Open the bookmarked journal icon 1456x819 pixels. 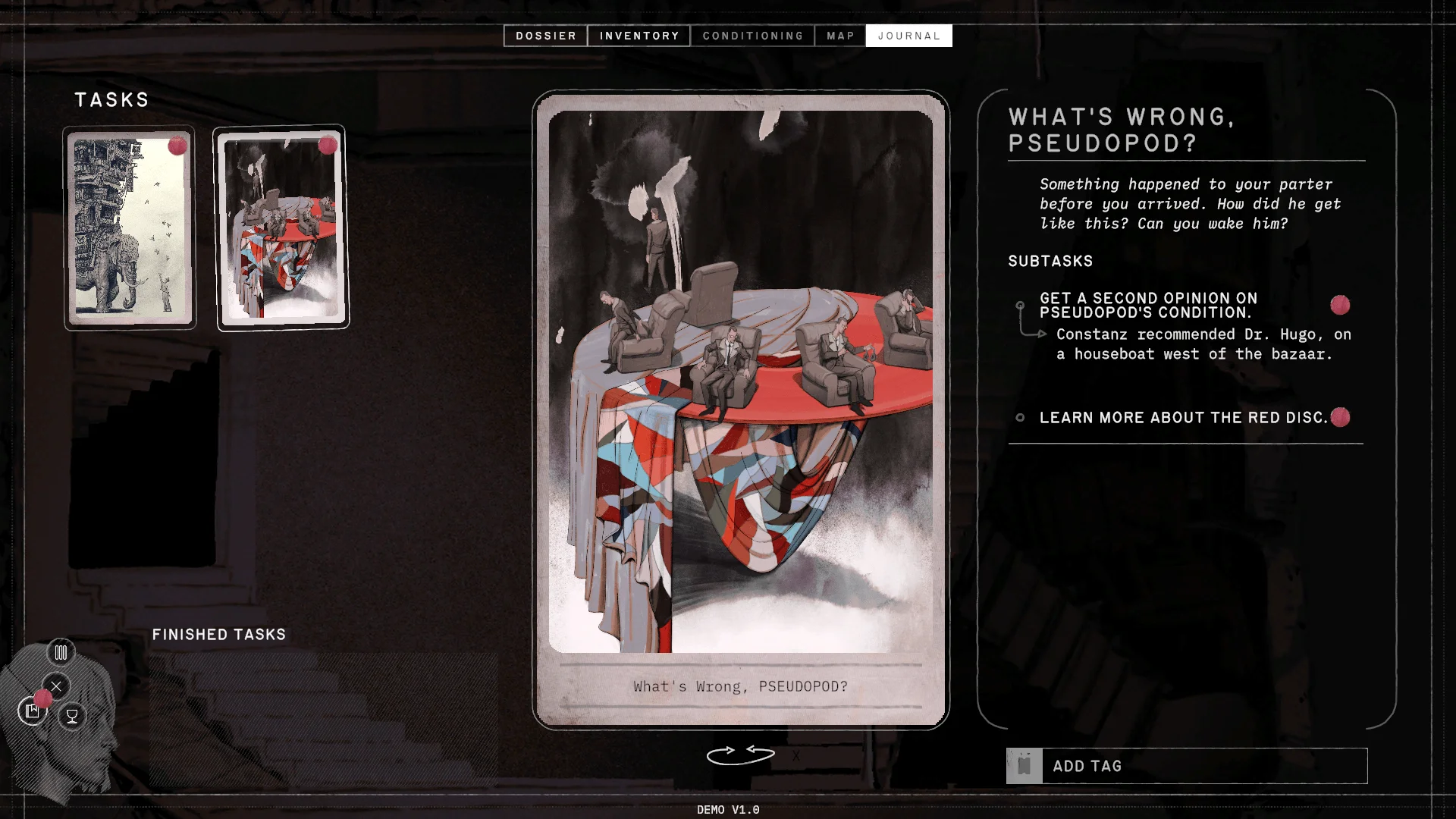[33, 711]
